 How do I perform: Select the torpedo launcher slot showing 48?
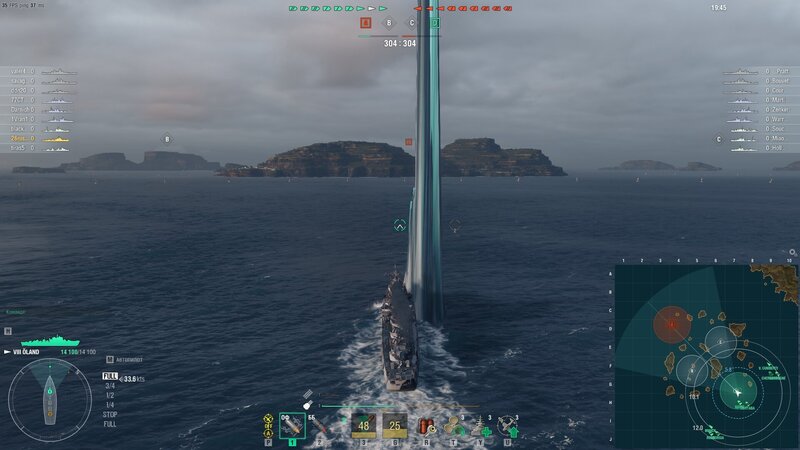pyautogui.click(x=364, y=425)
